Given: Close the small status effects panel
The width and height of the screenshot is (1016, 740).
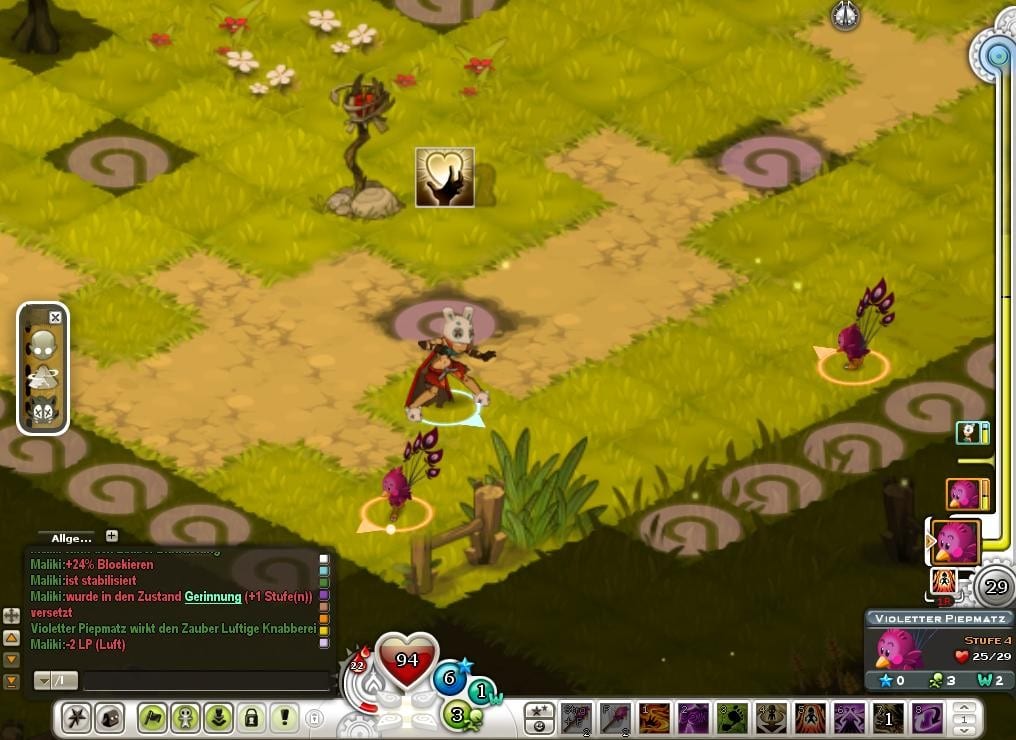Looking at the screenshot, I should point(55,318).
